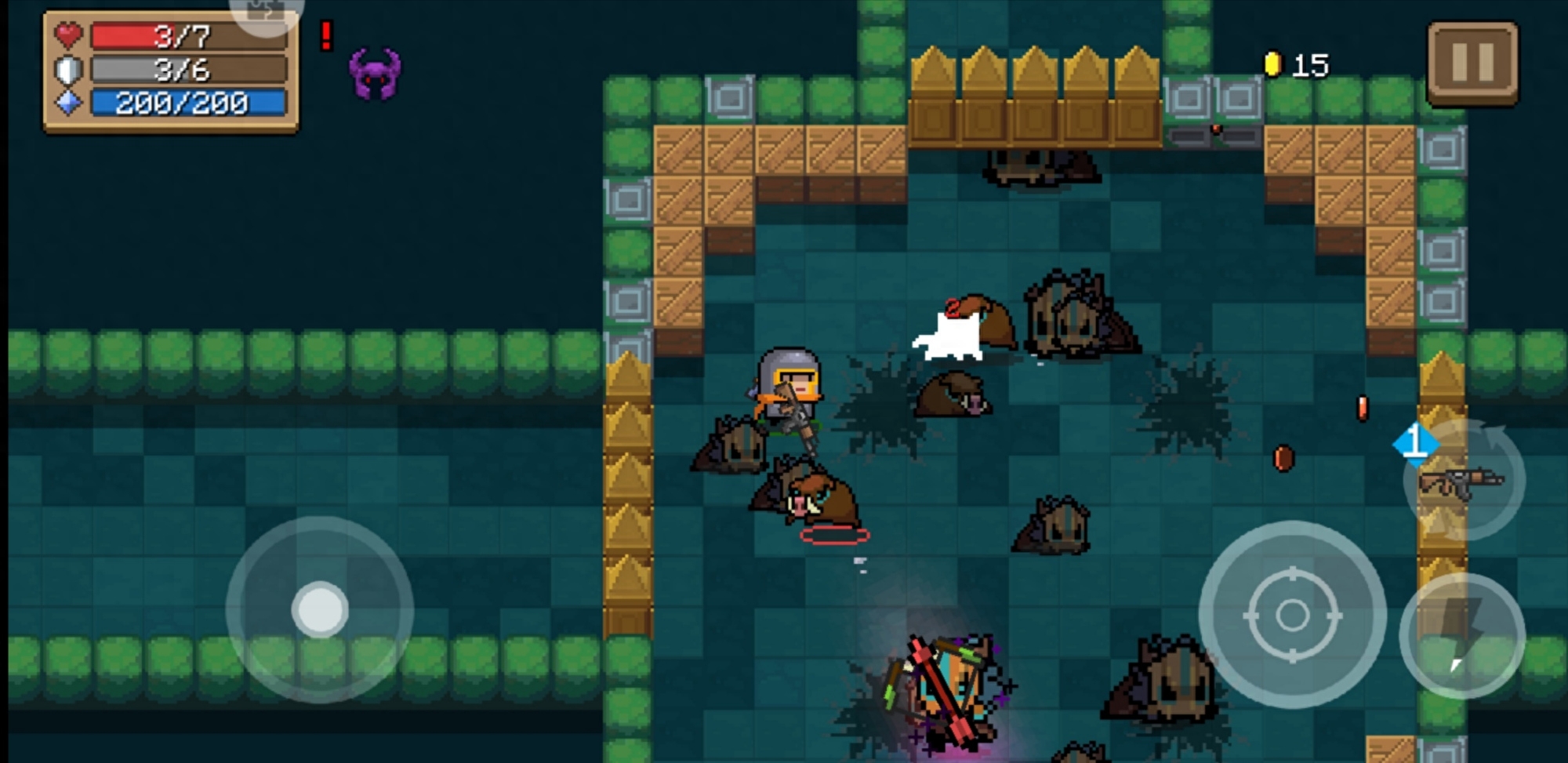
Task: Tap the purple horned demon buff icon
Action: 375,74
